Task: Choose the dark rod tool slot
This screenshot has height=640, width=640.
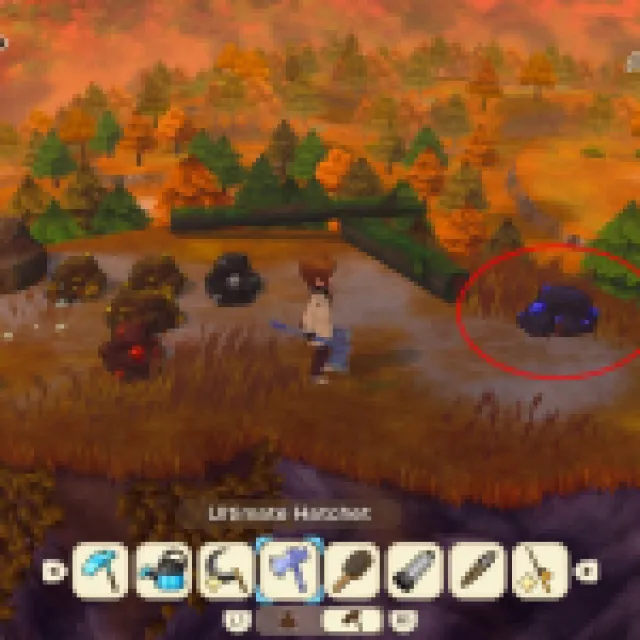Action: tap(479, 571)
